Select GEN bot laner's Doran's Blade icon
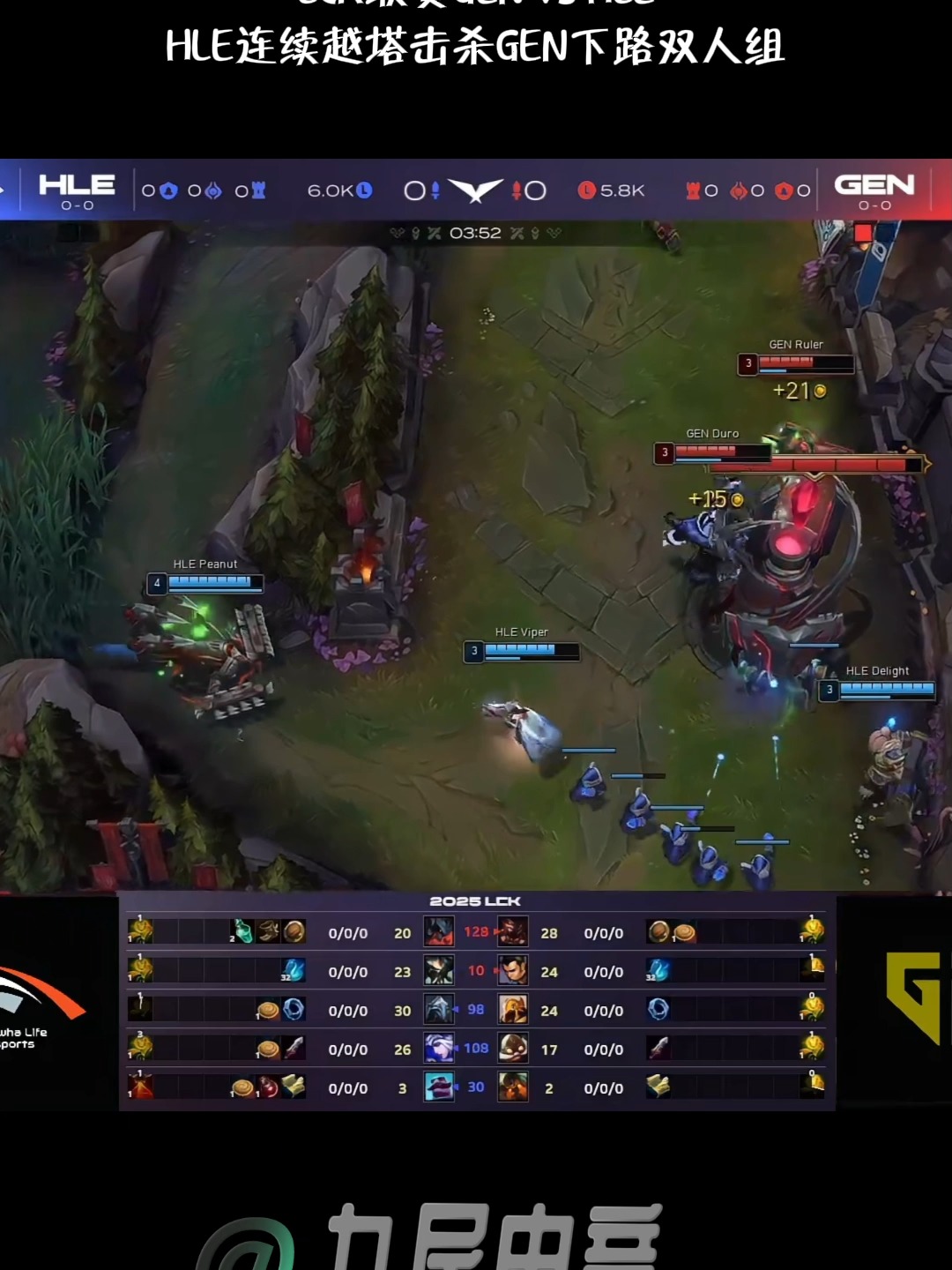This screenshot has width=952, height=1270. click(x=658, y=1048)
